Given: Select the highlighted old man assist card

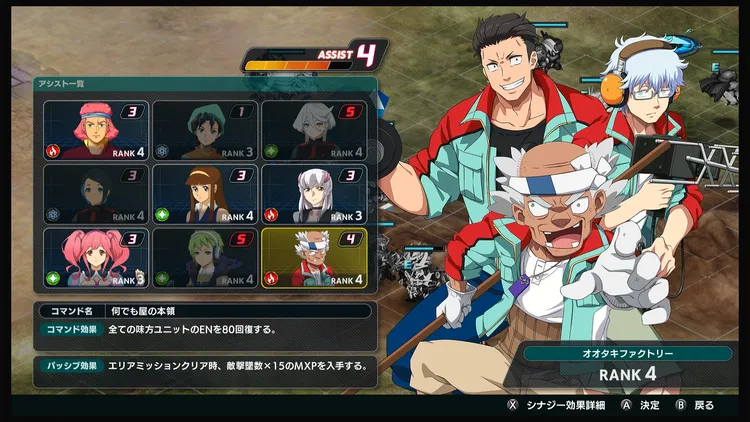Looking at the screenshot, I should (313, 258).
